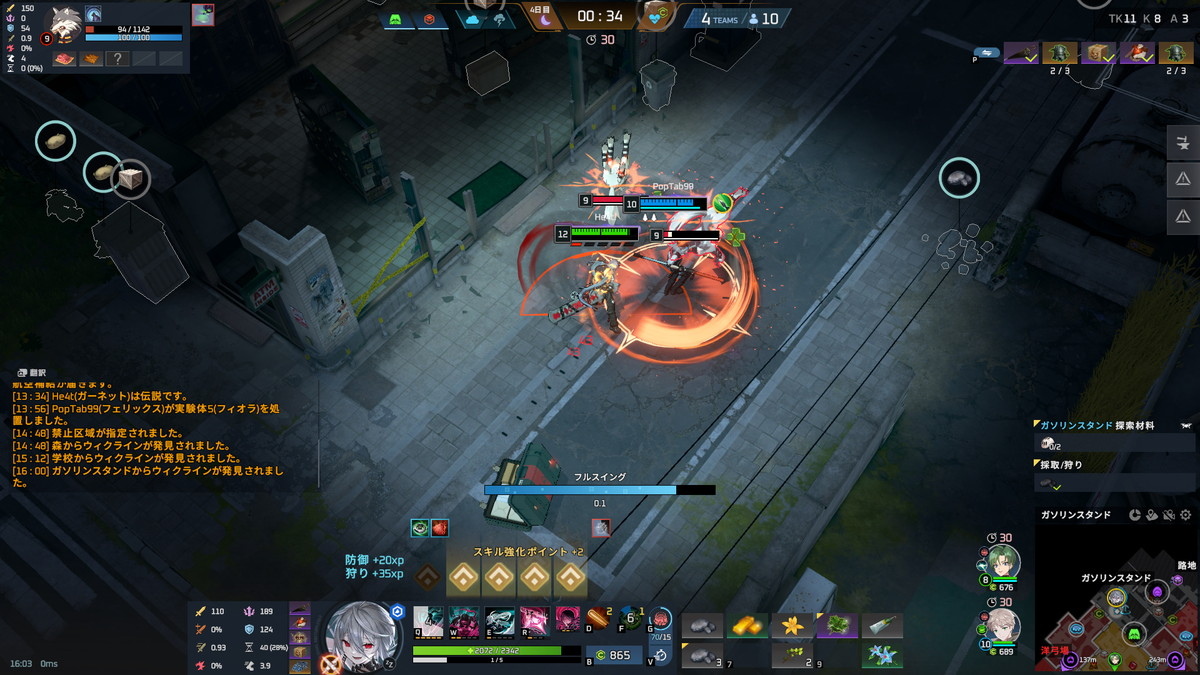Select the green-haired teammate portrait

click(x=1003, y=562)
